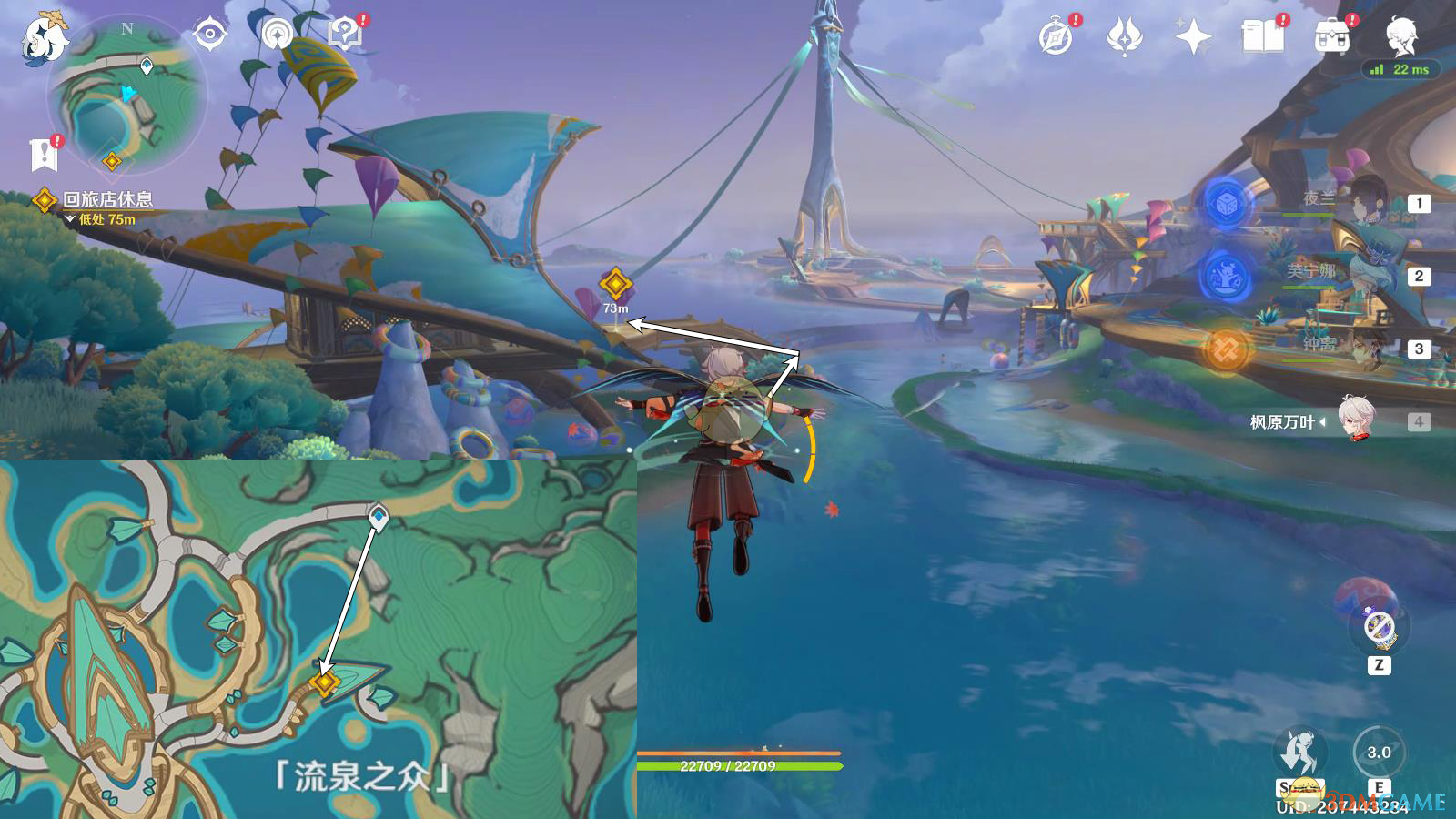The image size is (1456, 819).
Task: Click the yellow quest marker on the map inset
Action: [324, 682]
